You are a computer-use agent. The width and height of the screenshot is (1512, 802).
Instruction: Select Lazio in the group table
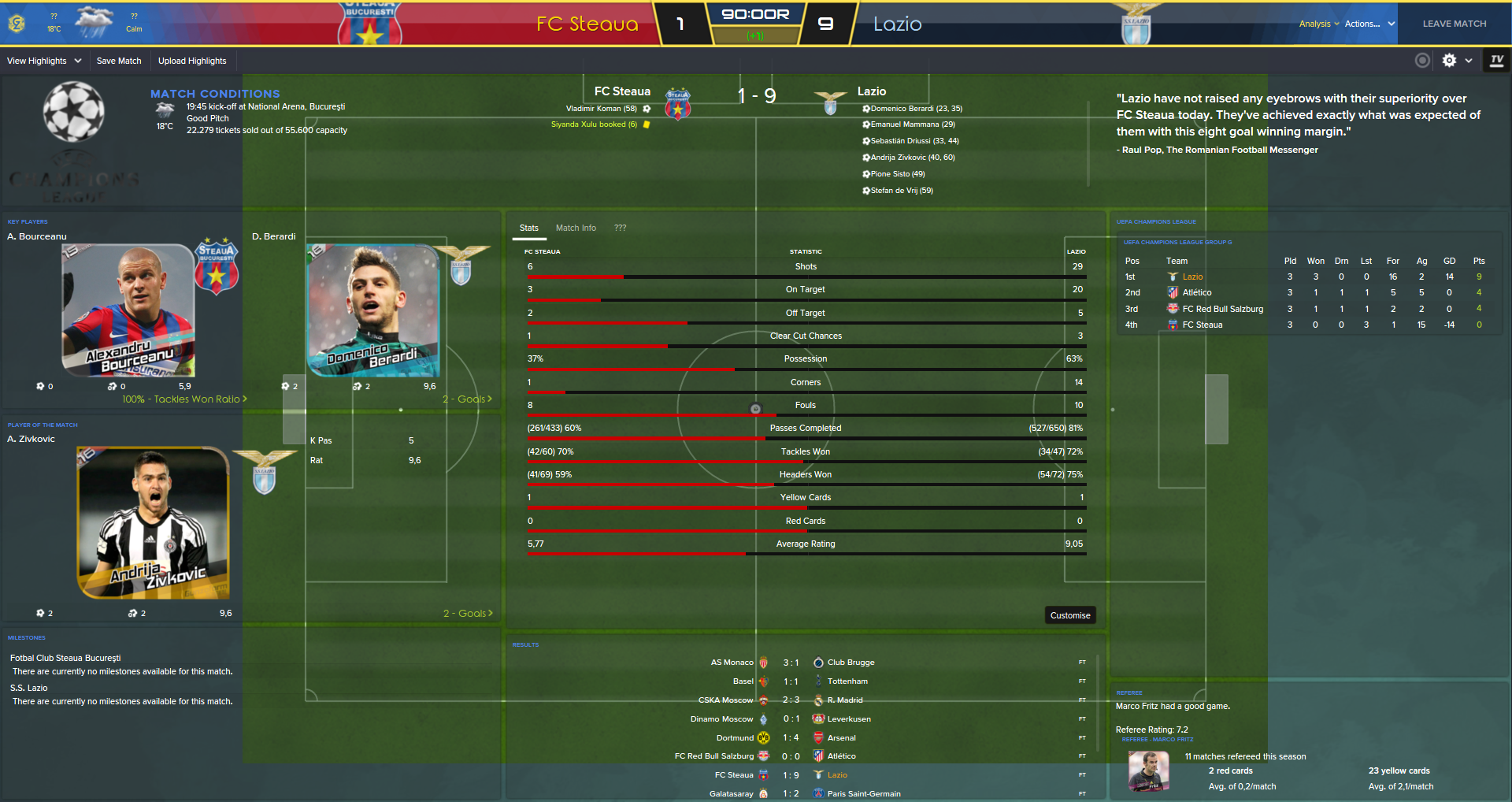pyautogui.click(x=1192, y=277)
